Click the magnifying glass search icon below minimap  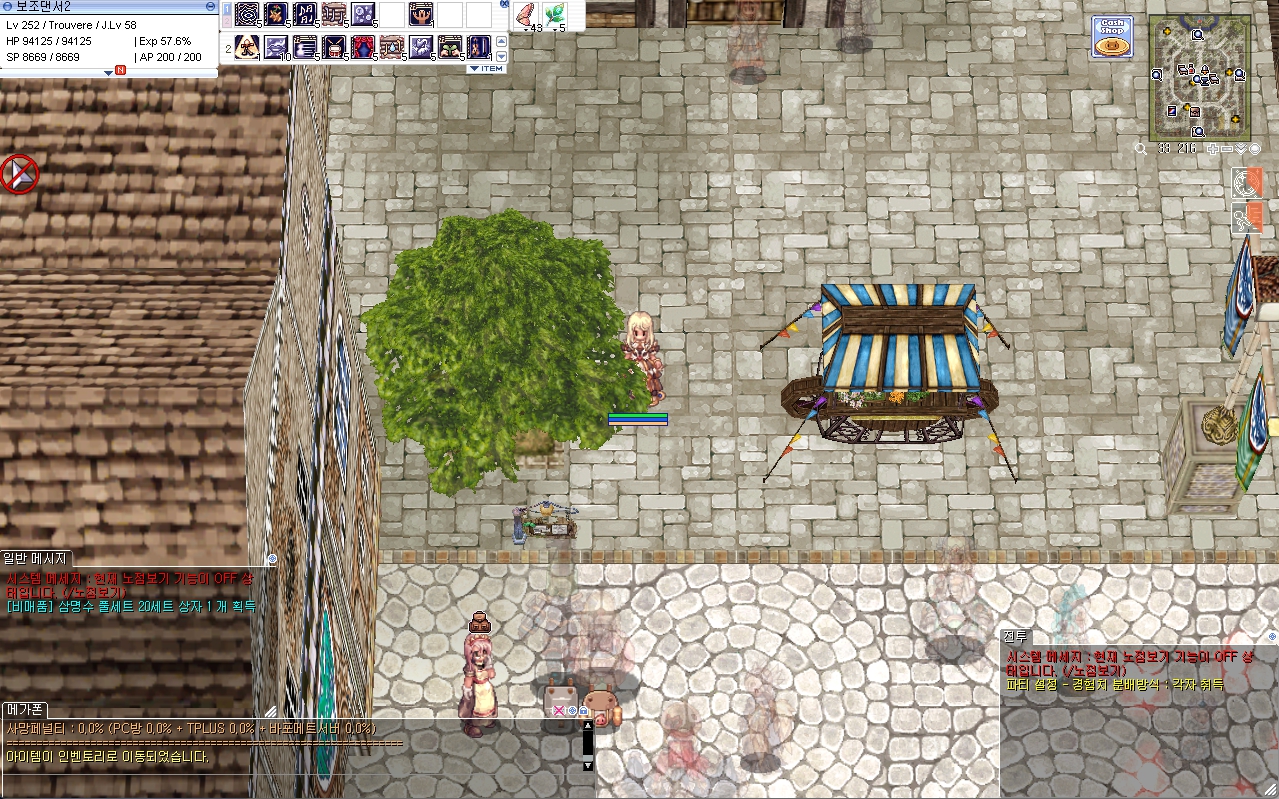pos(1141,149)
